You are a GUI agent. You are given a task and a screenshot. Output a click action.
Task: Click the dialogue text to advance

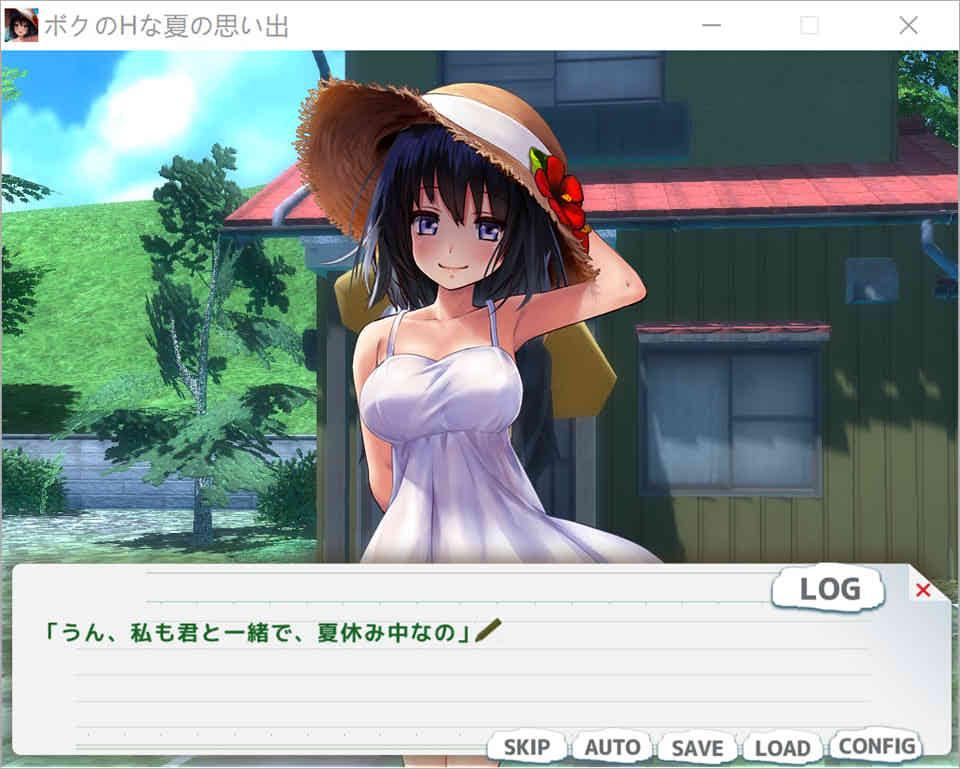pos(260,632)
